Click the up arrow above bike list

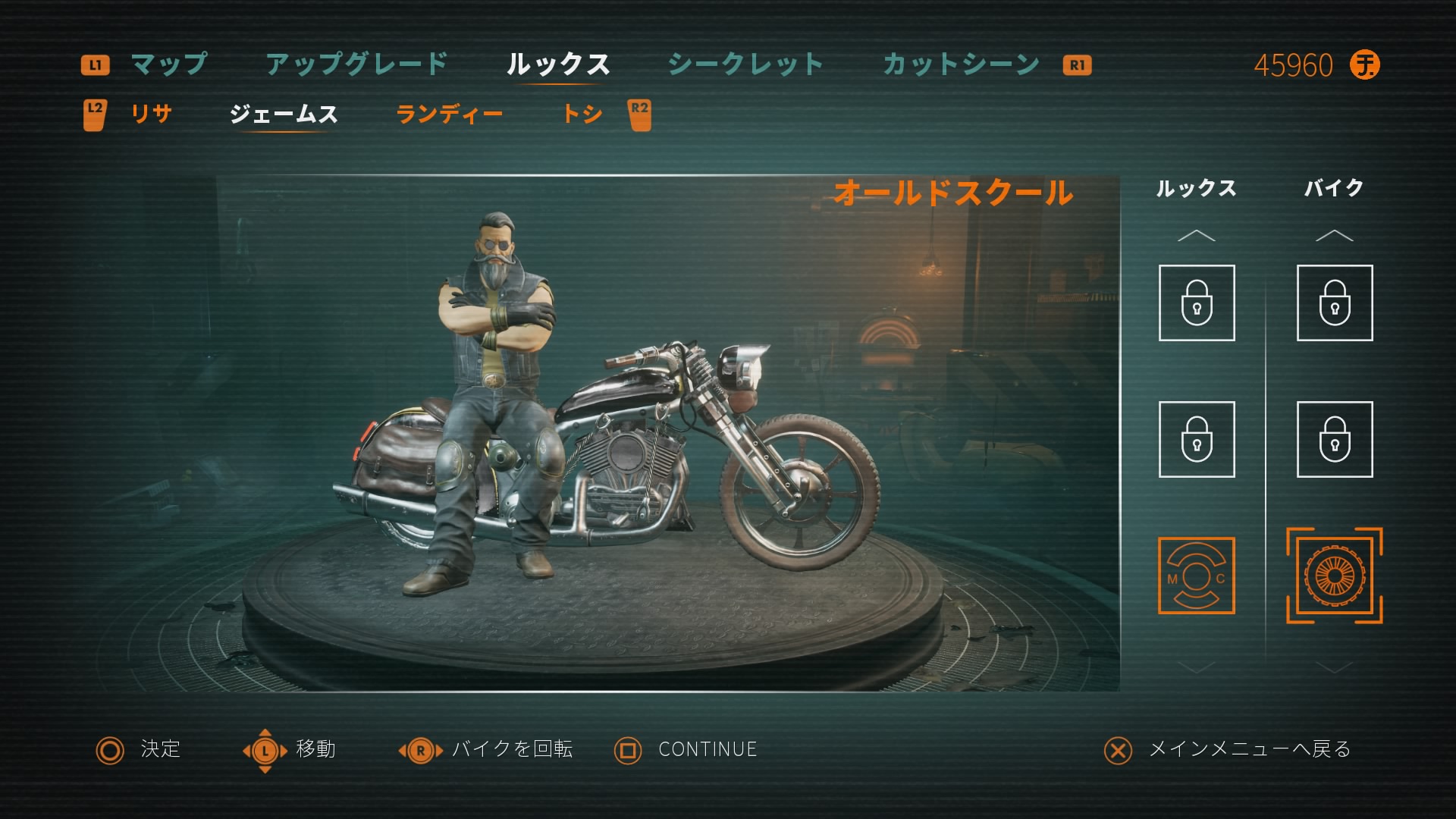click(1334, 236)
